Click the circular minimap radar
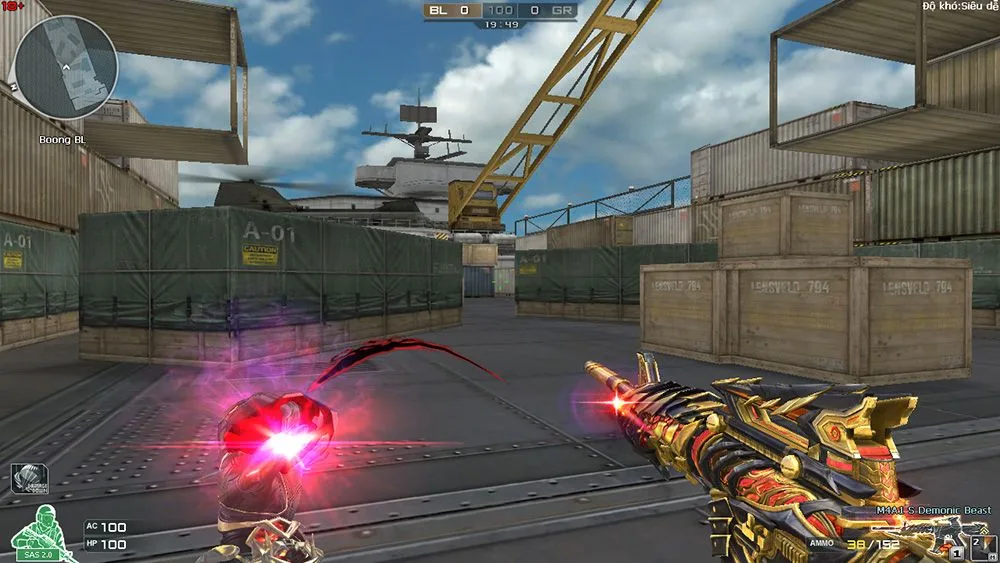Screen dimensions: 1000x563 coord(67,68)
